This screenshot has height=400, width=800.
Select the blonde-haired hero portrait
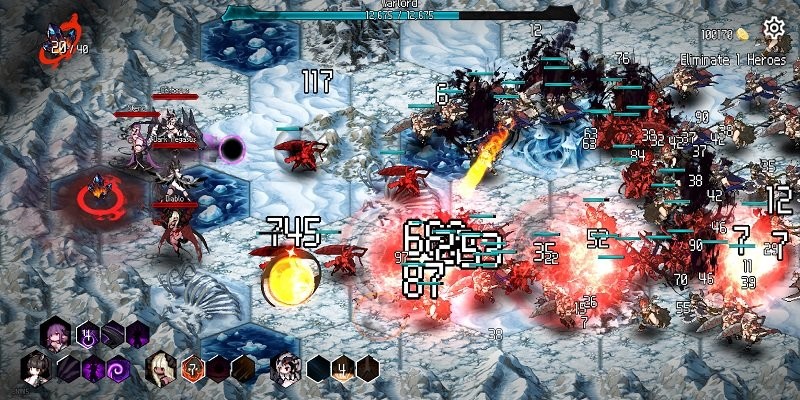point(160,367)
